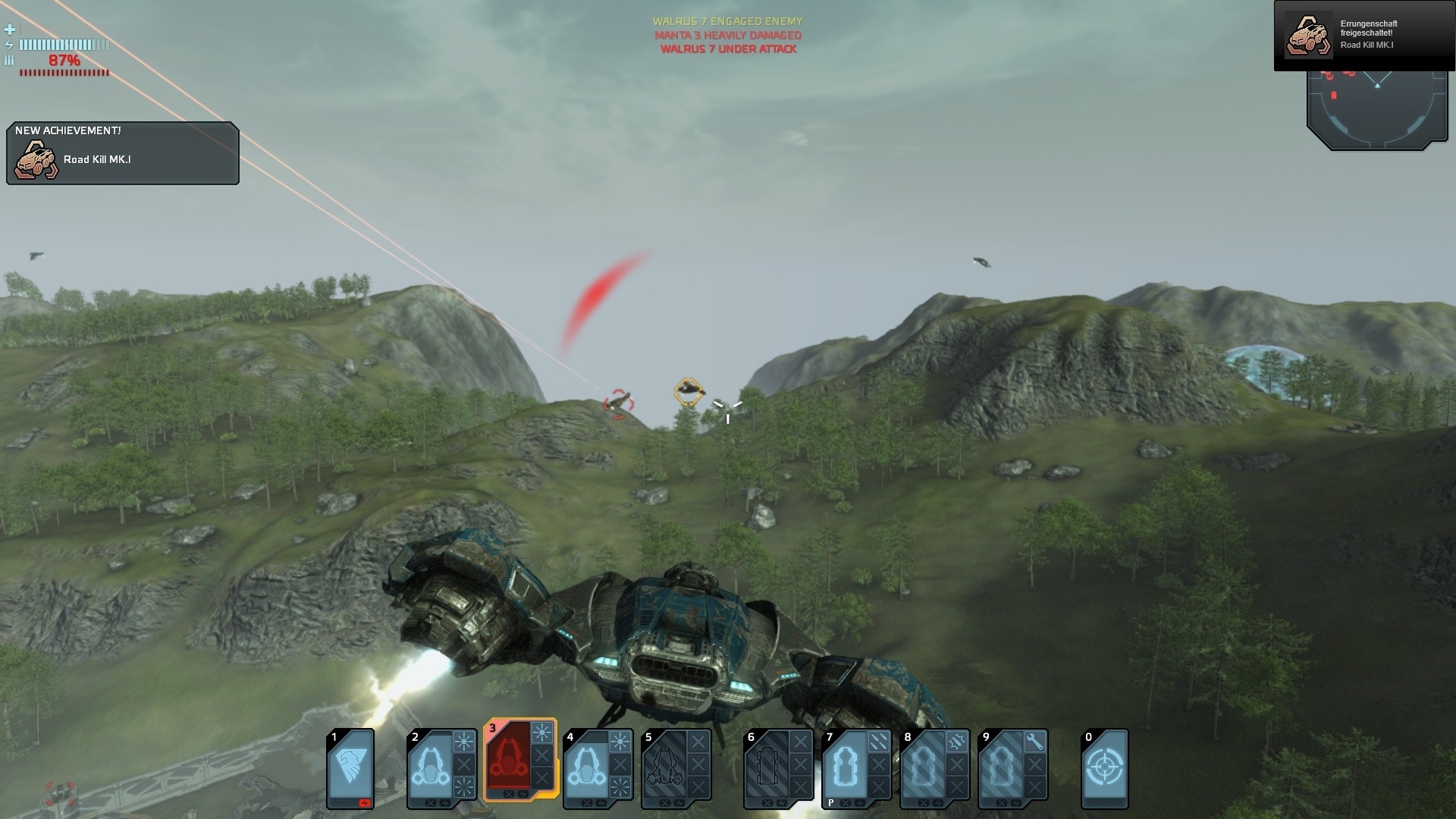Click the lightning energy icon on status panel
1456x819 pixels.
[9, 45]
